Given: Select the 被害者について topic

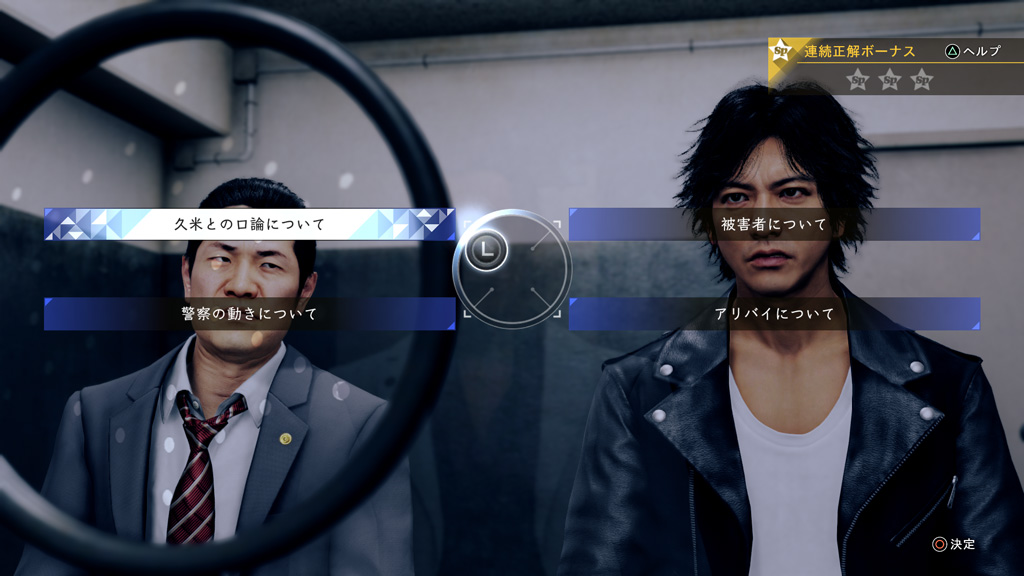Looking at the screenshot, I should (x=774, y=224).
